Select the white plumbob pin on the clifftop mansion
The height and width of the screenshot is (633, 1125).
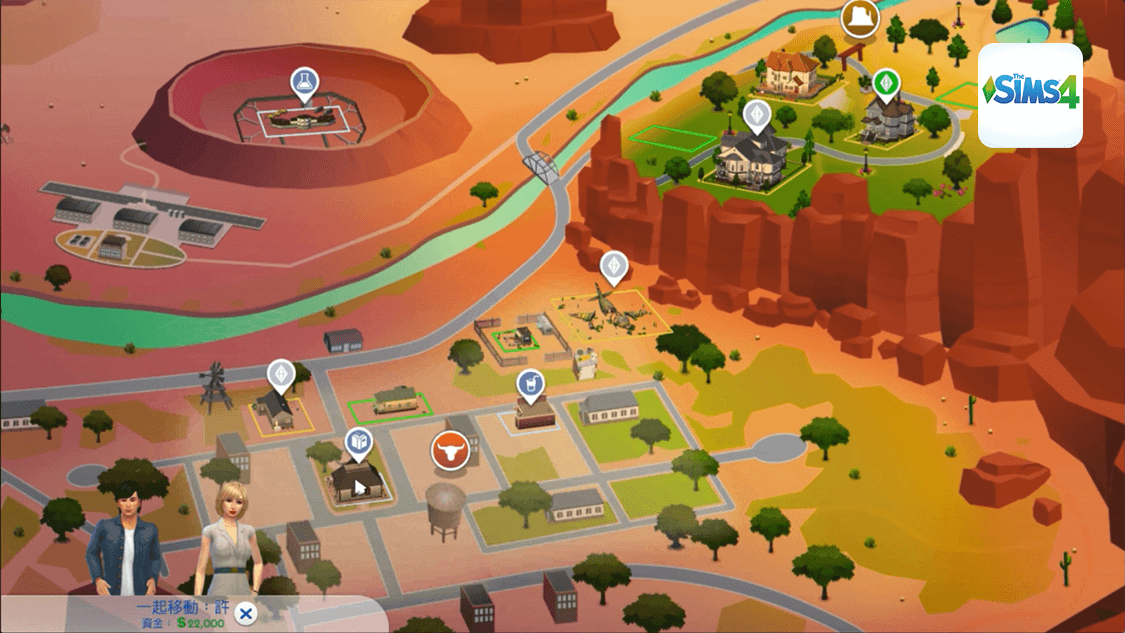[757, 114]
